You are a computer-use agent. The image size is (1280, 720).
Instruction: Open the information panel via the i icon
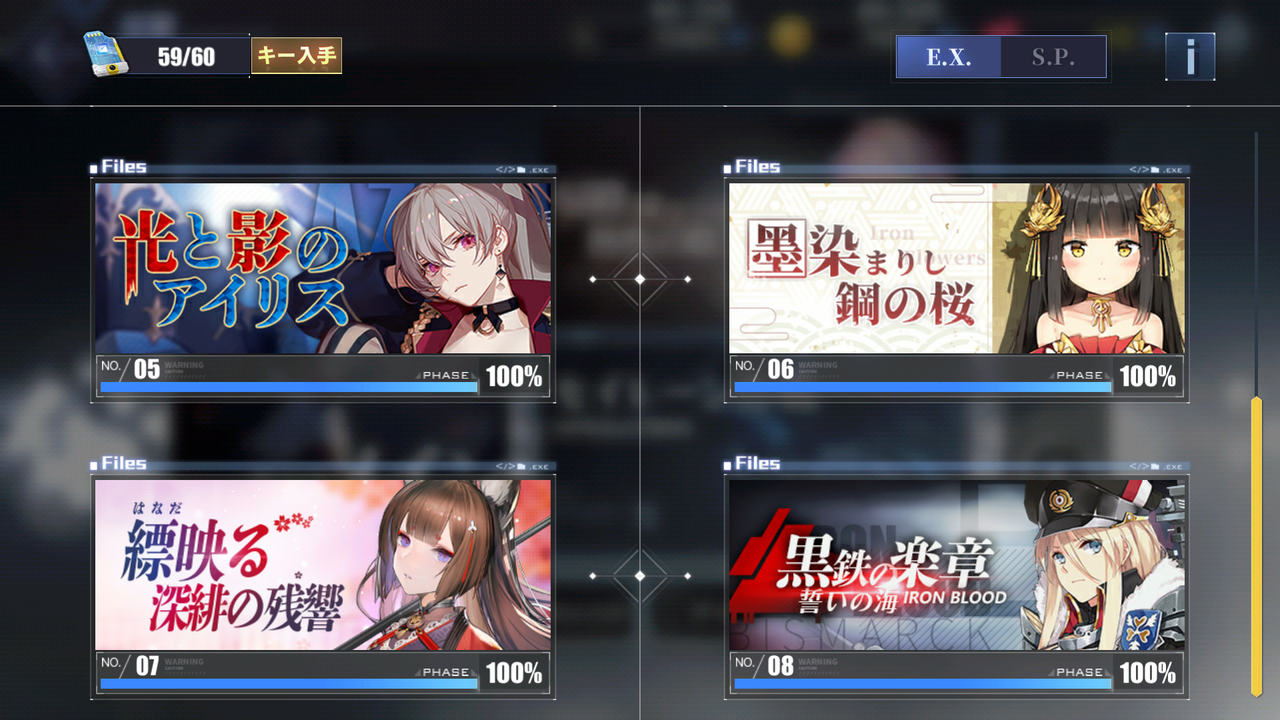(x=1189, y=56)
